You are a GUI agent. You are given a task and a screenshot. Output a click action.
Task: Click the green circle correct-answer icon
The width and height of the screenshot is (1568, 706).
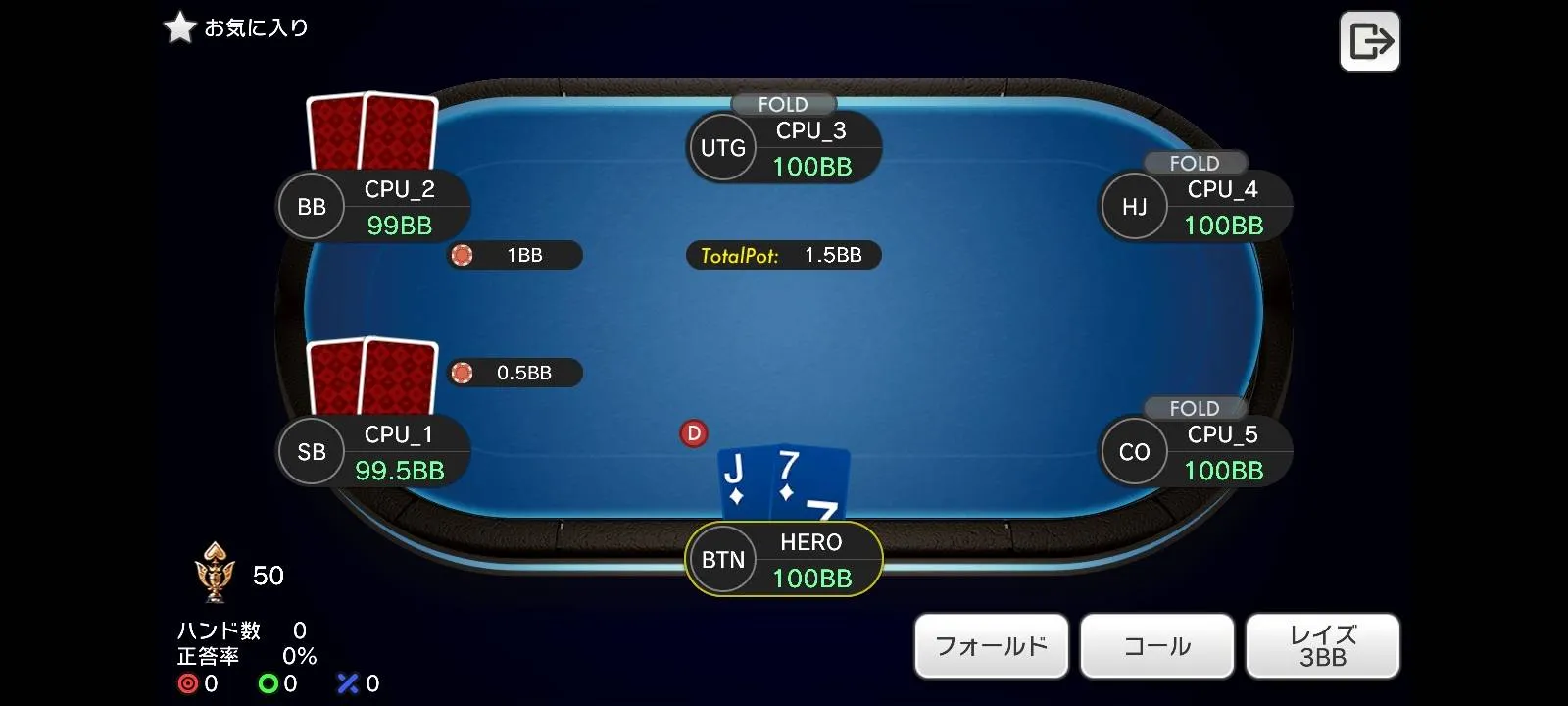pos(267,684)
